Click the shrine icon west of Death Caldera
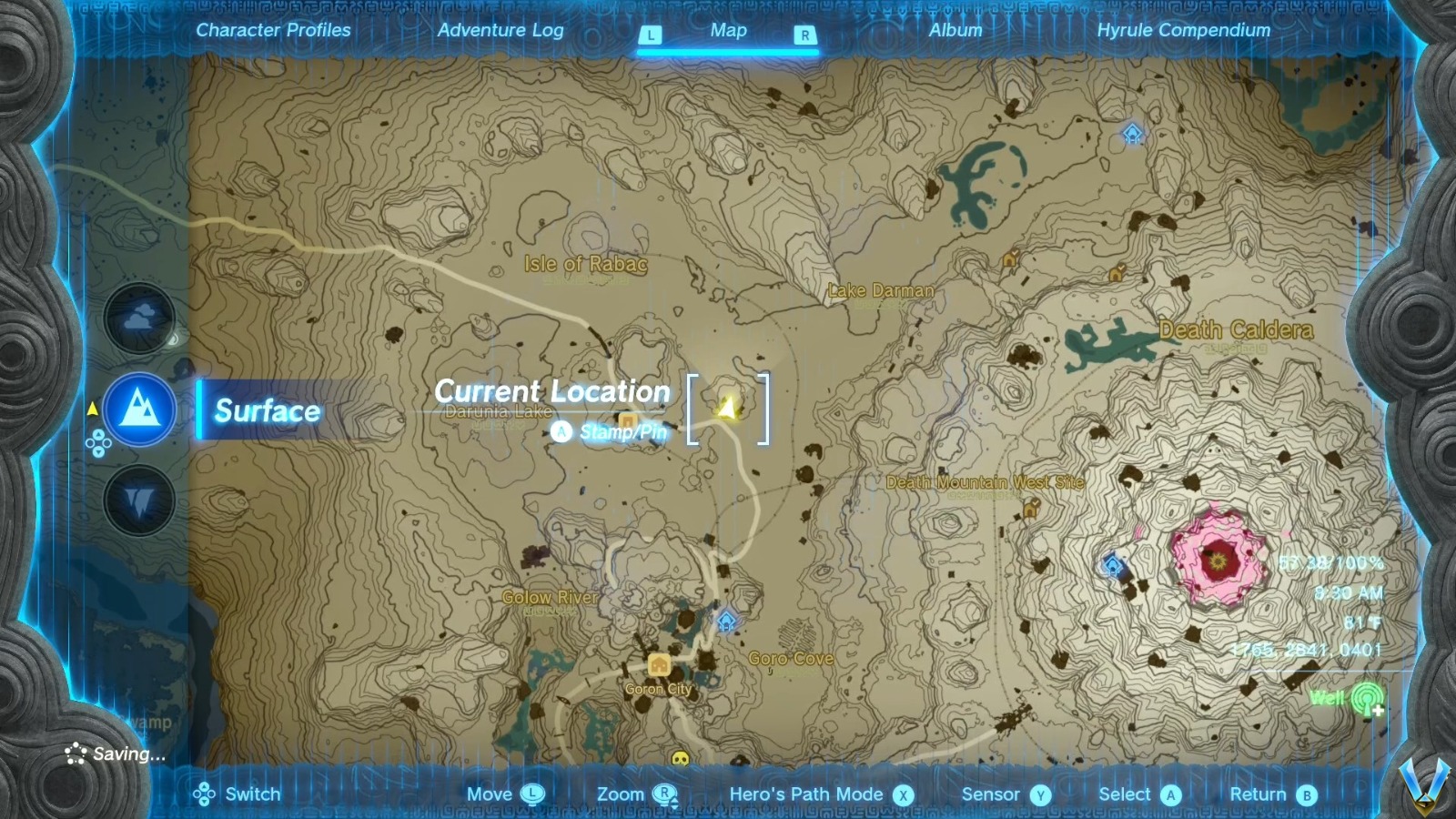 pos(1112,567)
